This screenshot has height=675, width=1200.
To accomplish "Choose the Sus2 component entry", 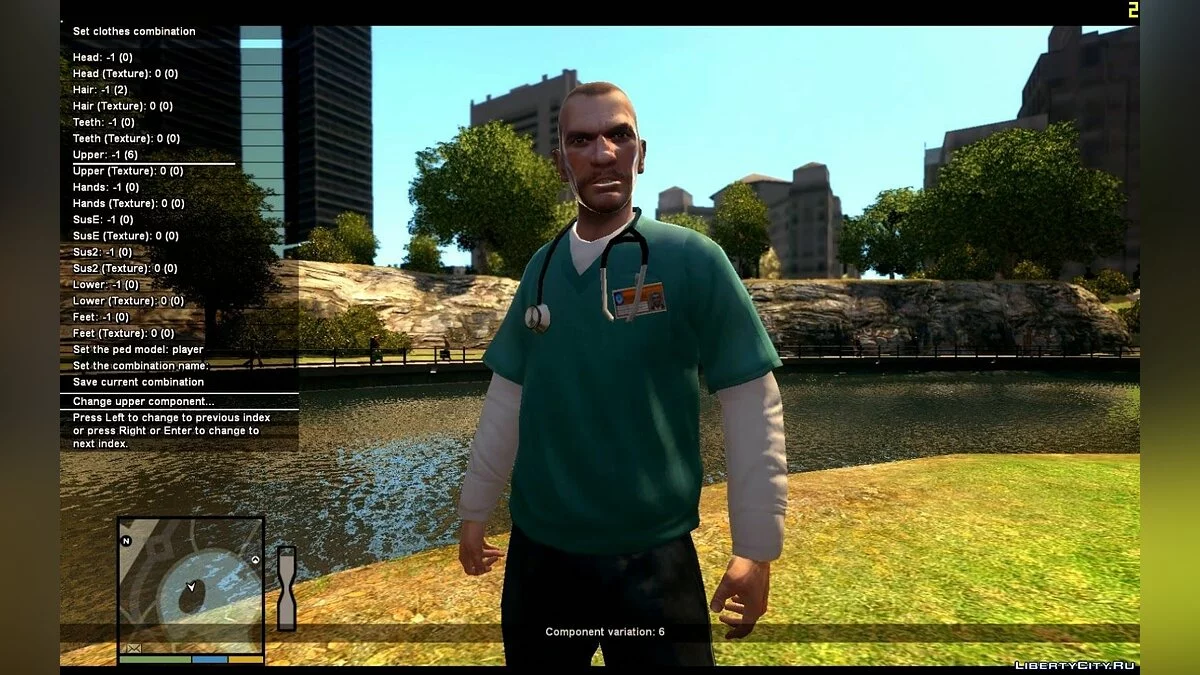I will (x=102, y=252).
